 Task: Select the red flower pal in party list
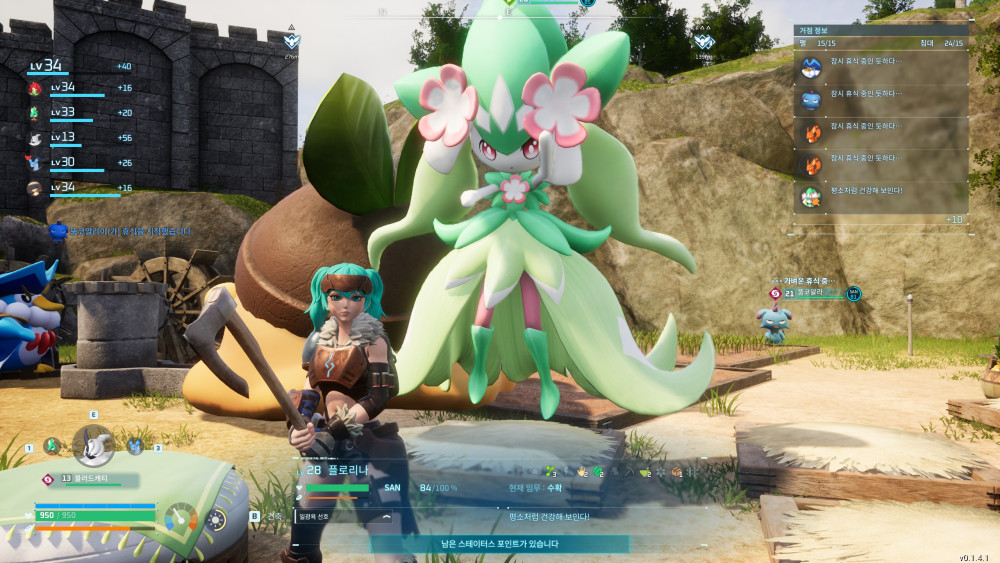click(x=35, y=89)
